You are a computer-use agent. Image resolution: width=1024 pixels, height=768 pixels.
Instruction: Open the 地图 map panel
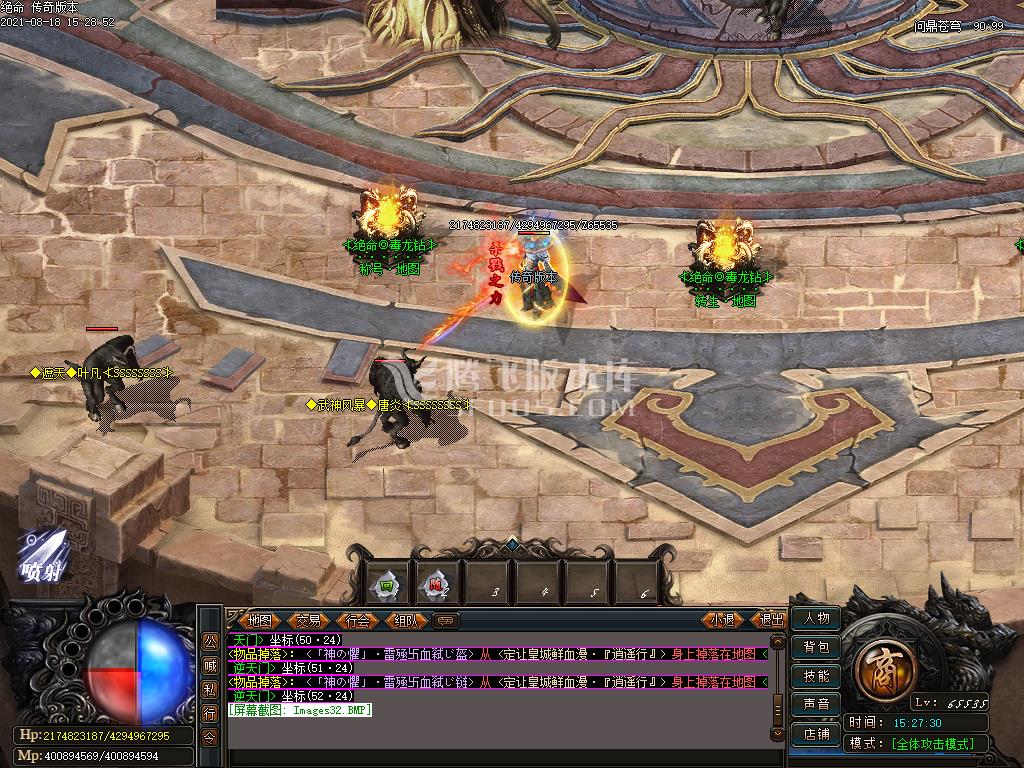click(260, 621)
